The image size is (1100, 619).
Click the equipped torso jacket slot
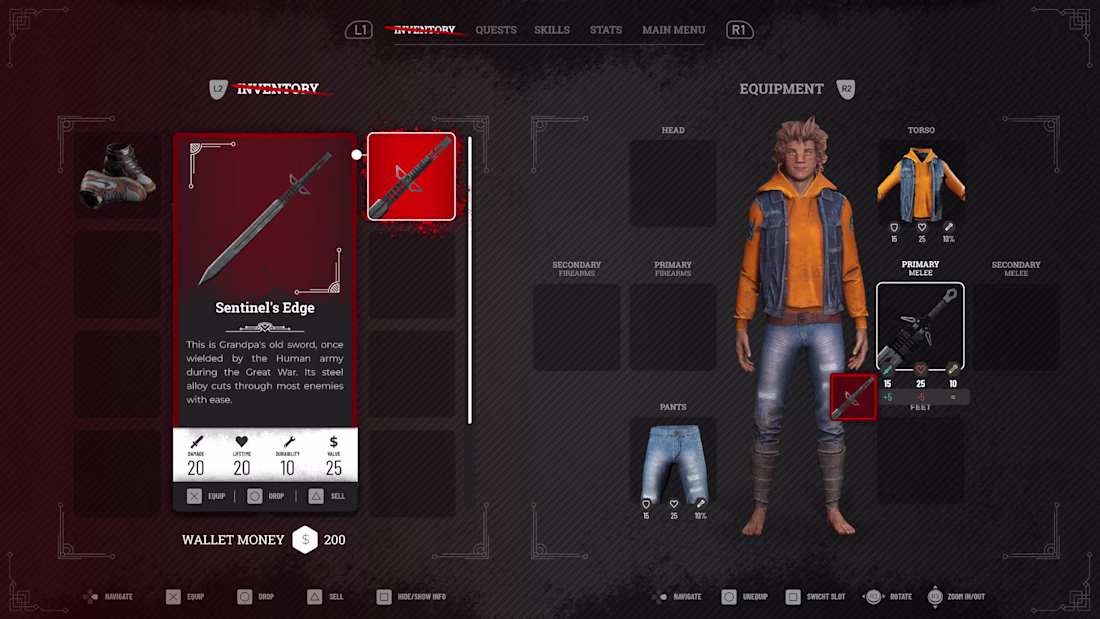[921, 182]
